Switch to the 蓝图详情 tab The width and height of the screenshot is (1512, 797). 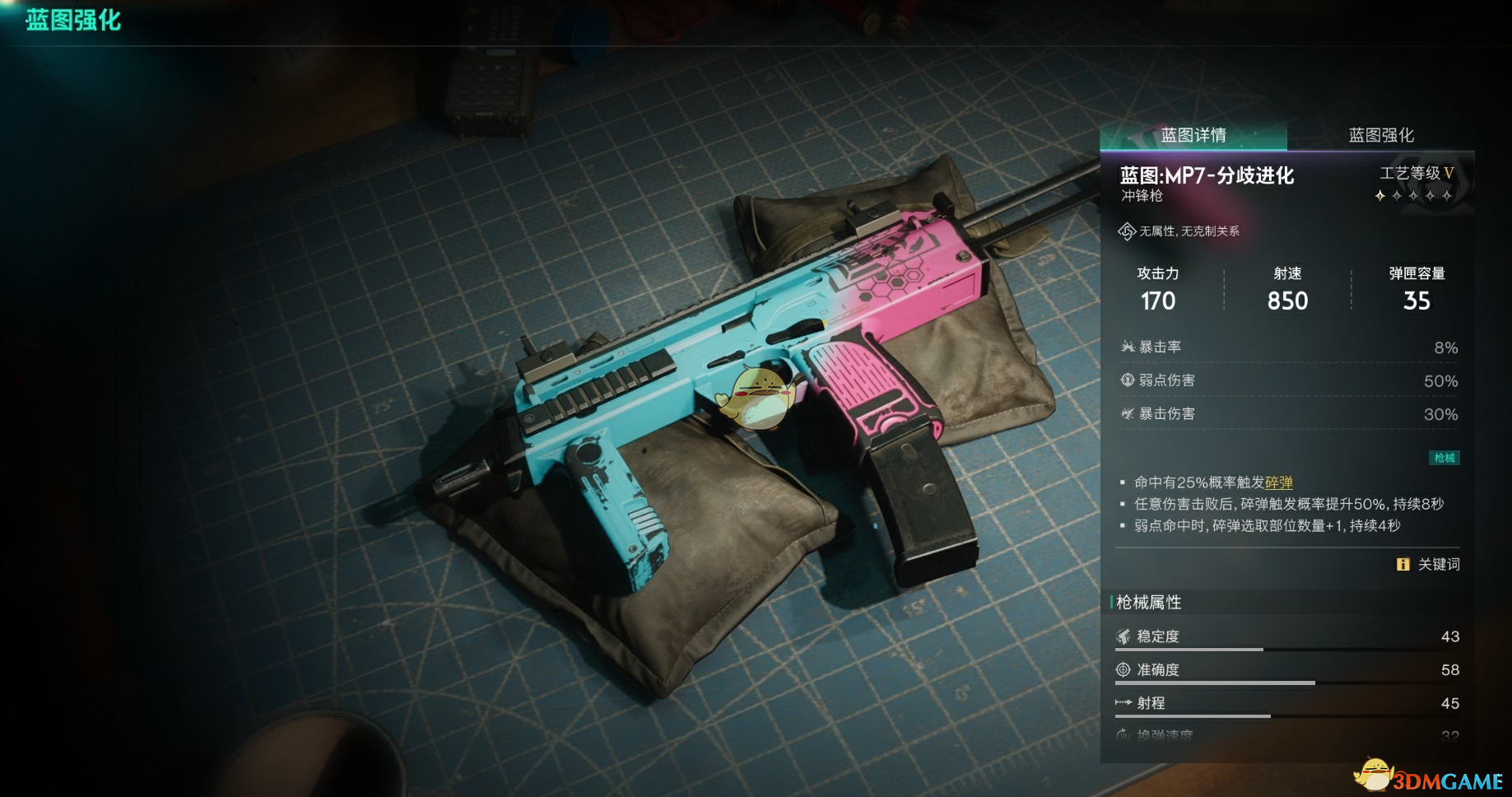(1193, 135)
